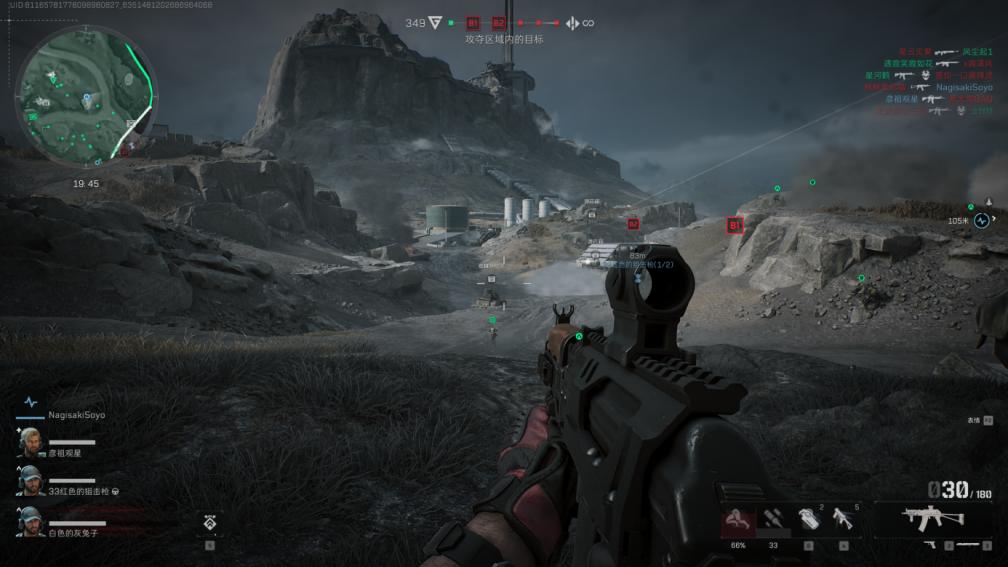
Task: Select the syringe gadget slot showing 33
Action: (x=773, y=520)
